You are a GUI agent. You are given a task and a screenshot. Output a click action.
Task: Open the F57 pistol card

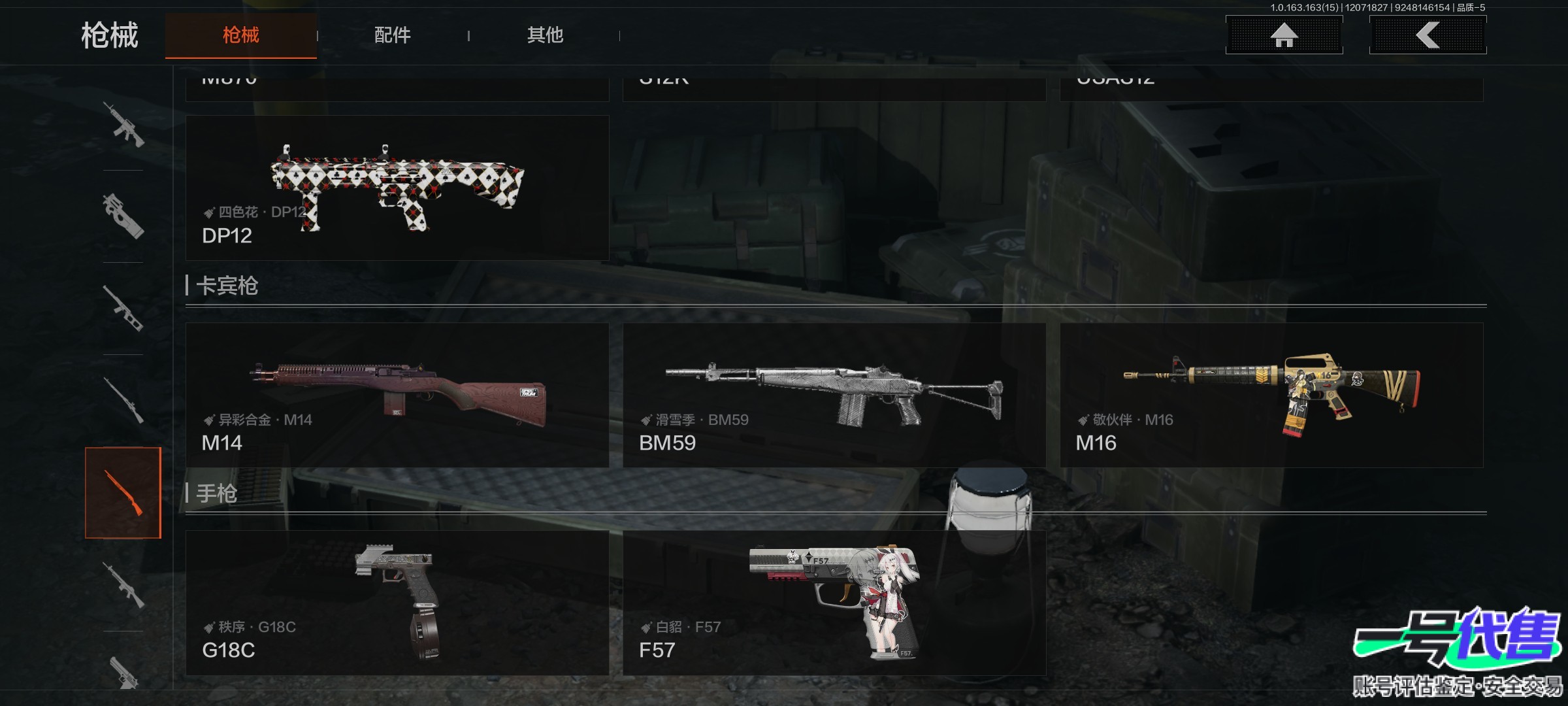click(x=834, y=603)
